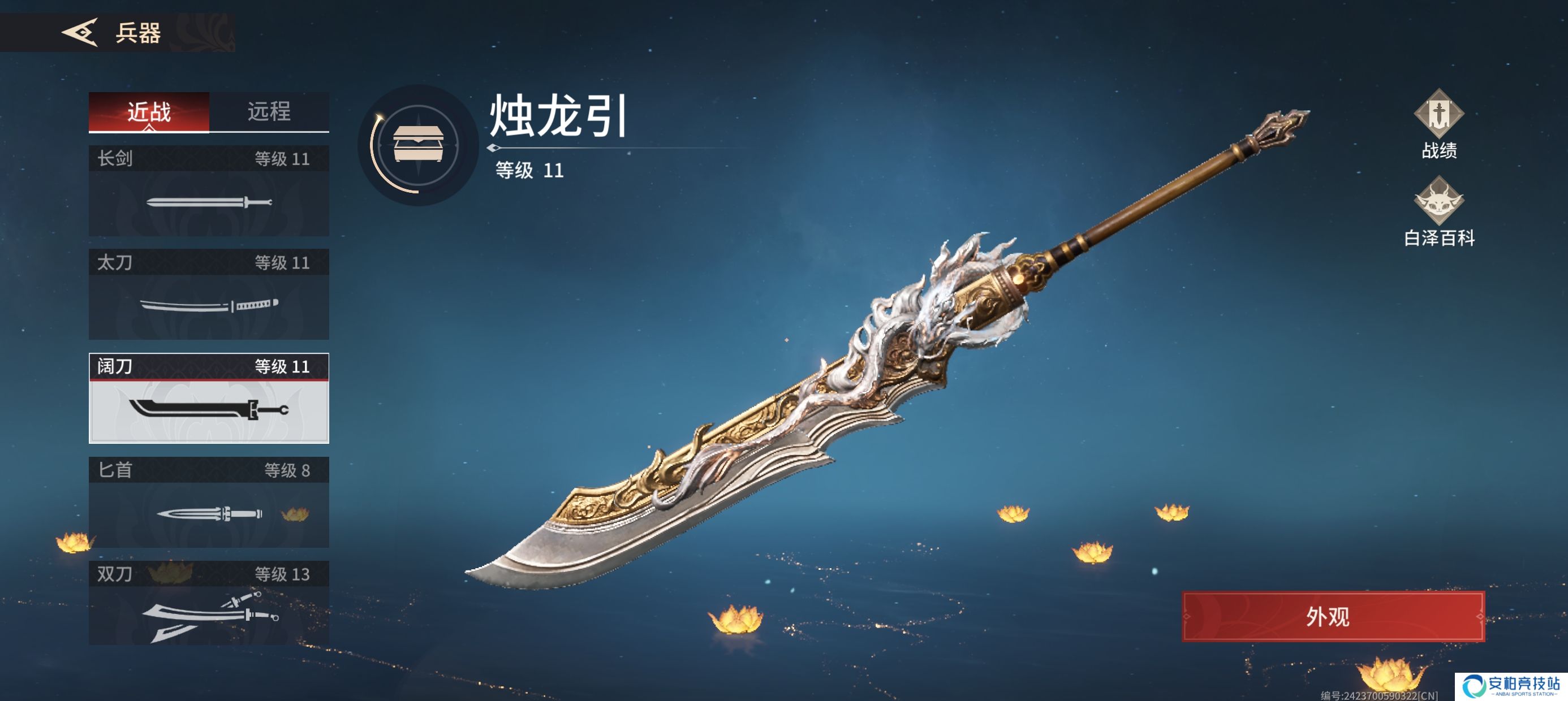Open the treasure chest icon beside 烛龙引
This screenshot has height=701, width=1568.
click(418, 145)
